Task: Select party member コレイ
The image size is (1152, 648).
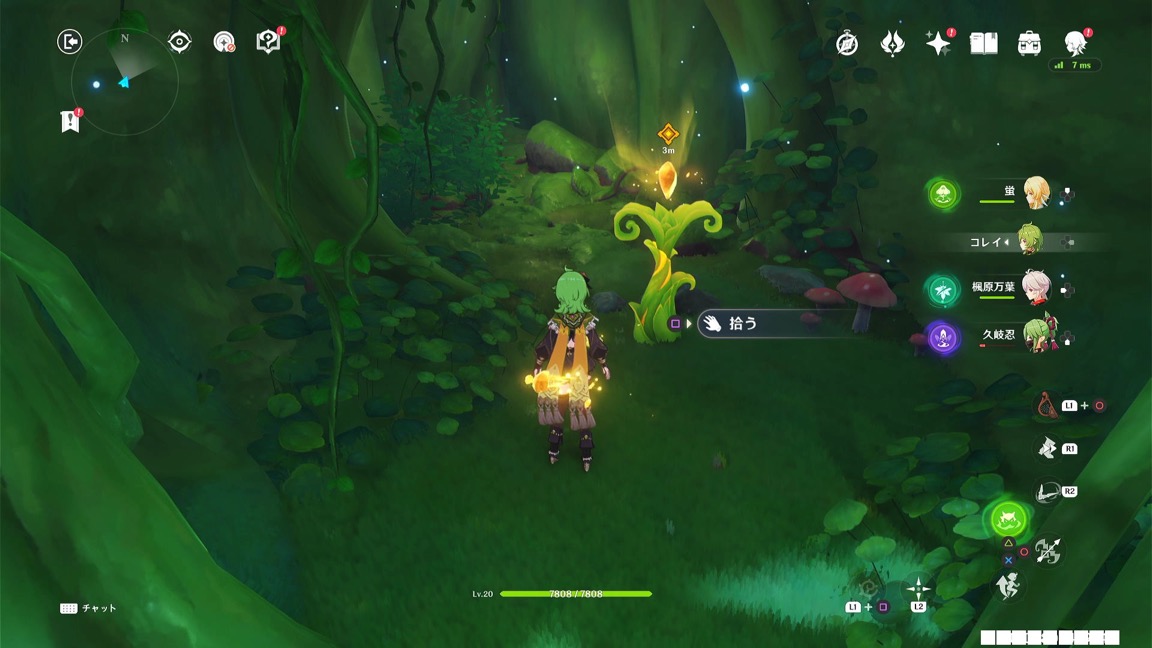Action: tap(1027, 241)
